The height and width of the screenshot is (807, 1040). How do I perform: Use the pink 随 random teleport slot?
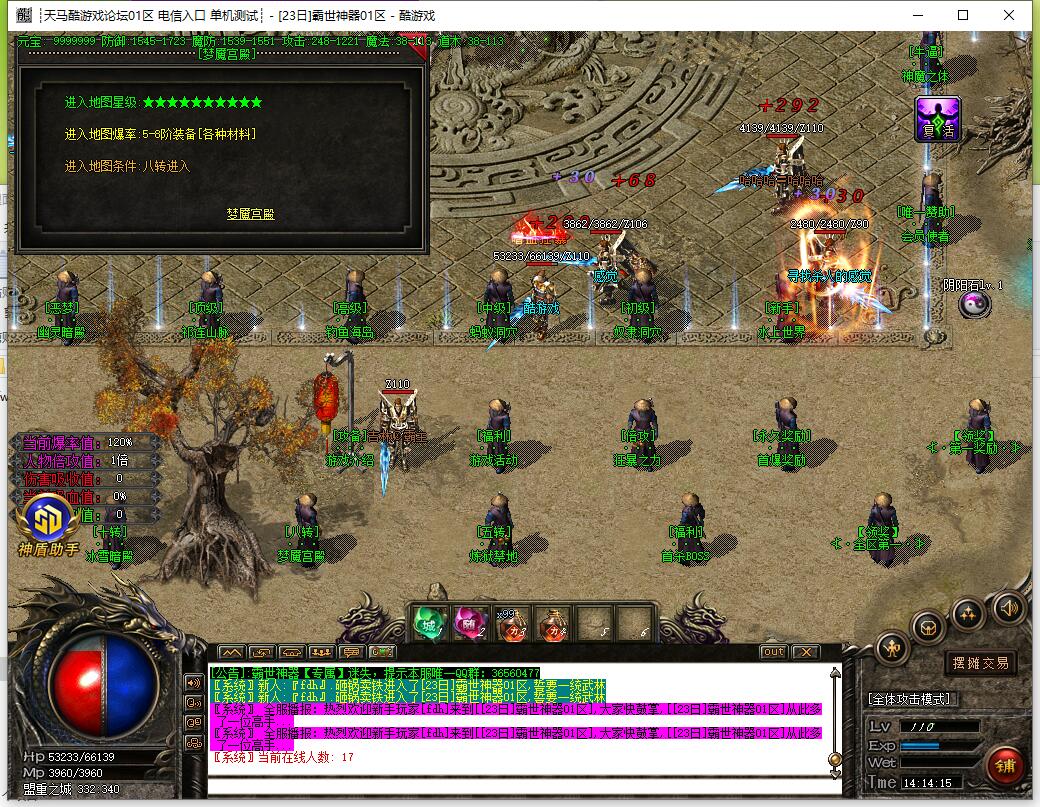click(x=469, y=623)
